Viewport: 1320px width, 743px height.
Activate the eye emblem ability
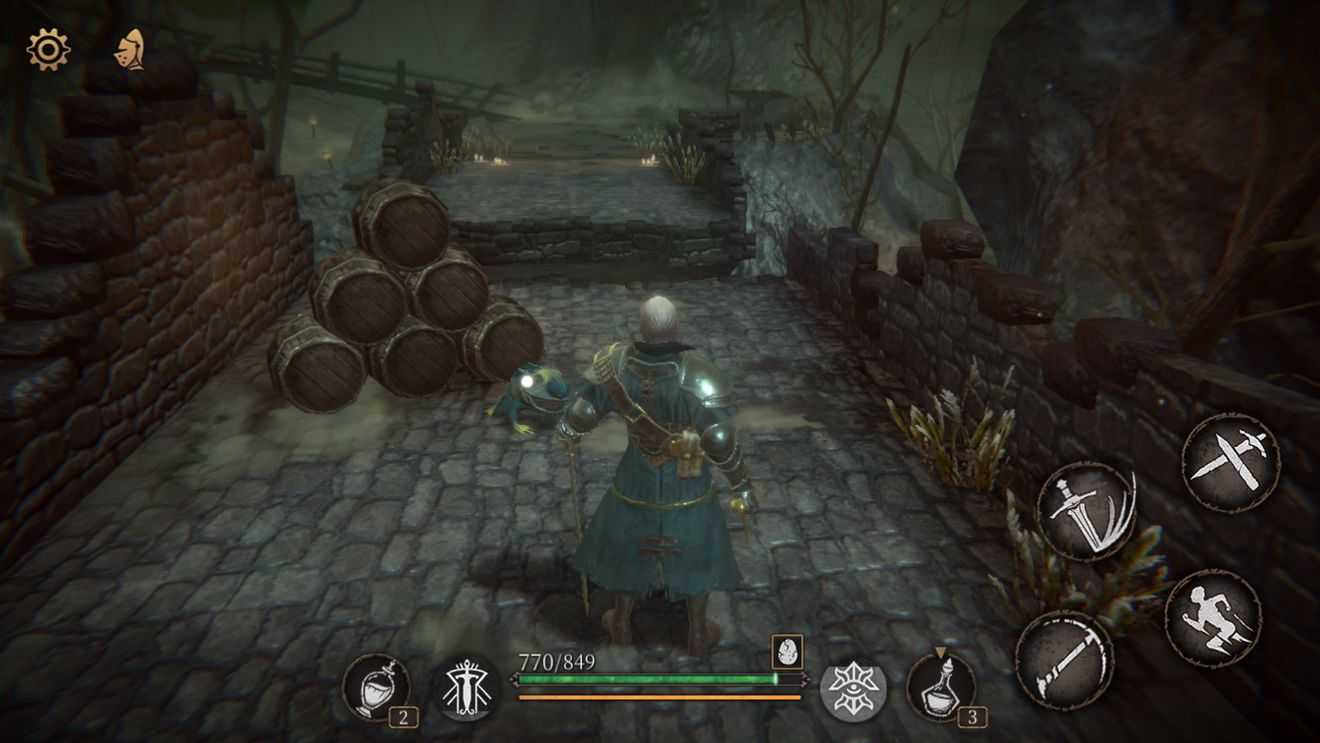pyautogui.click(x=853, y=689)
